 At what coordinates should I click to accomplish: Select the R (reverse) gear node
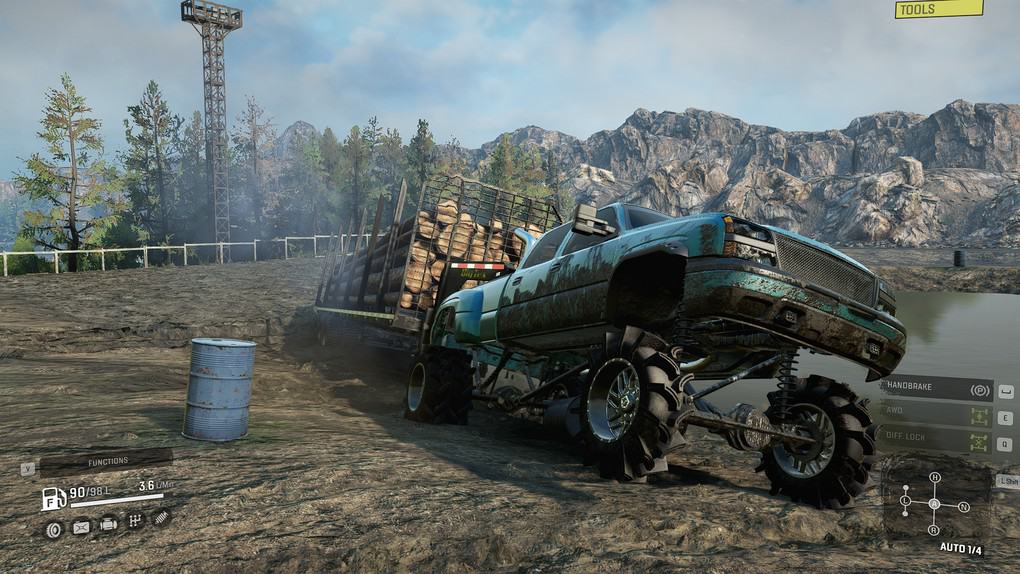934,529
